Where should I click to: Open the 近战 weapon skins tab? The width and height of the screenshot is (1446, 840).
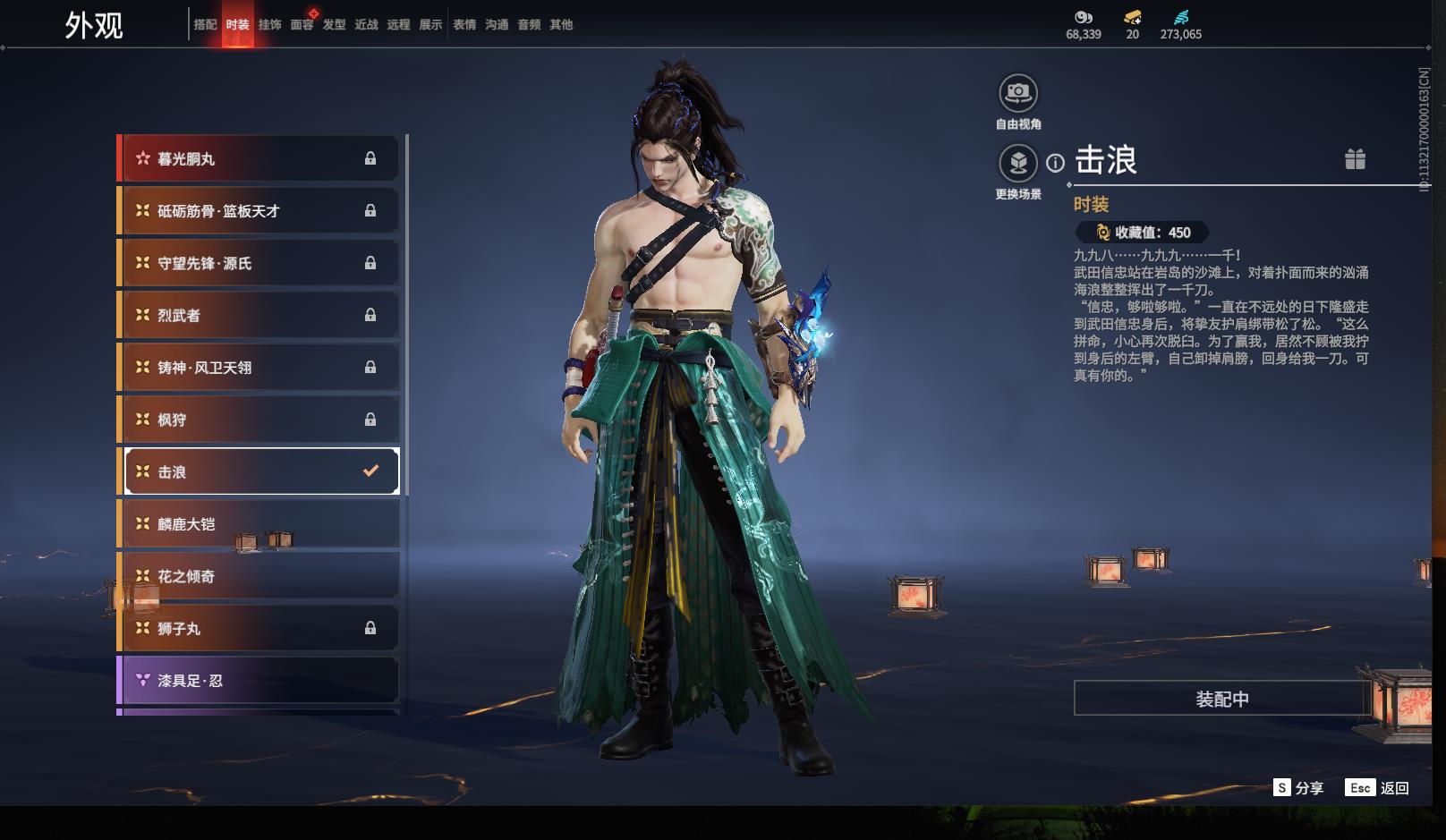[366, 25]
